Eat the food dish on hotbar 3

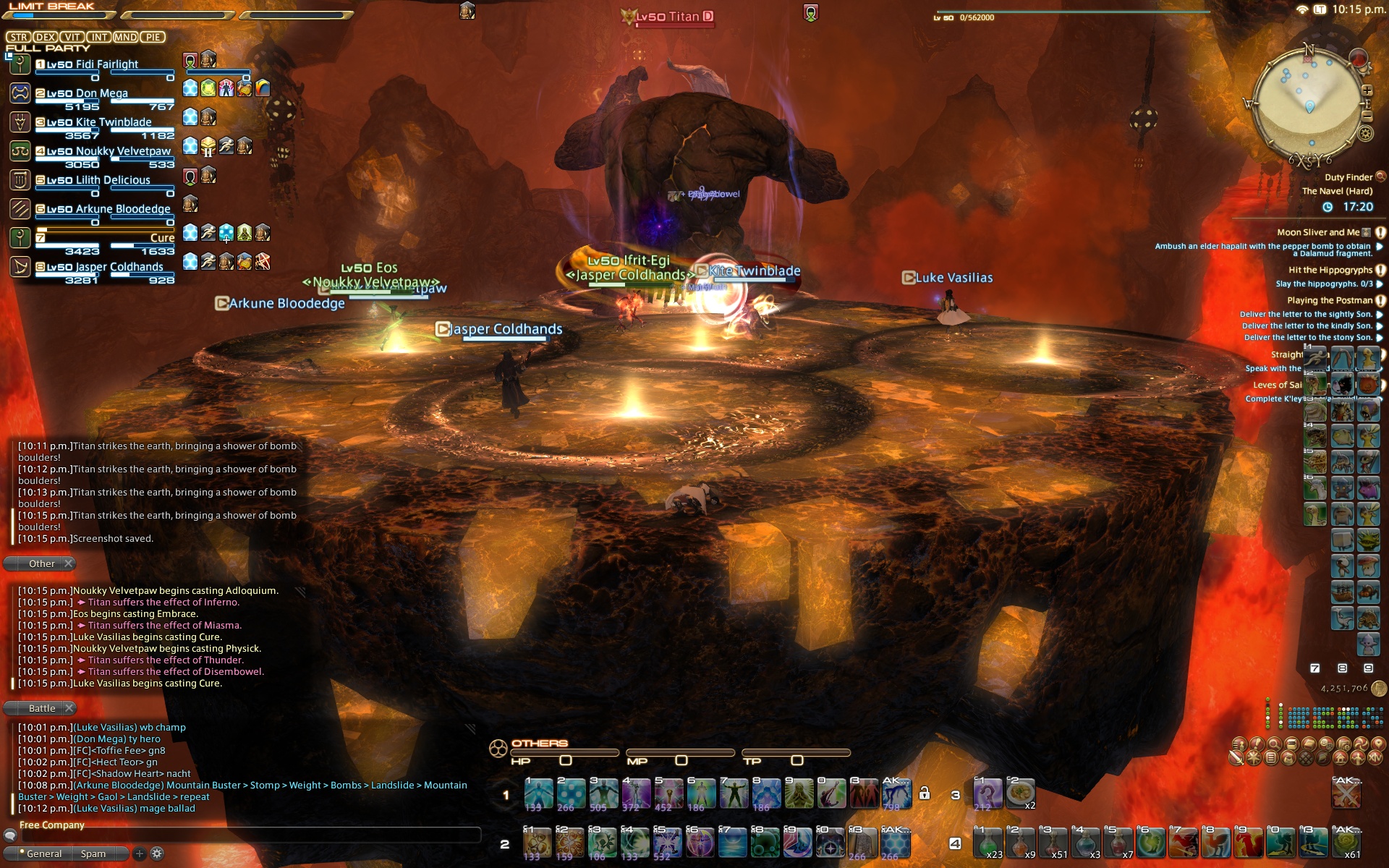[1020, 793]
